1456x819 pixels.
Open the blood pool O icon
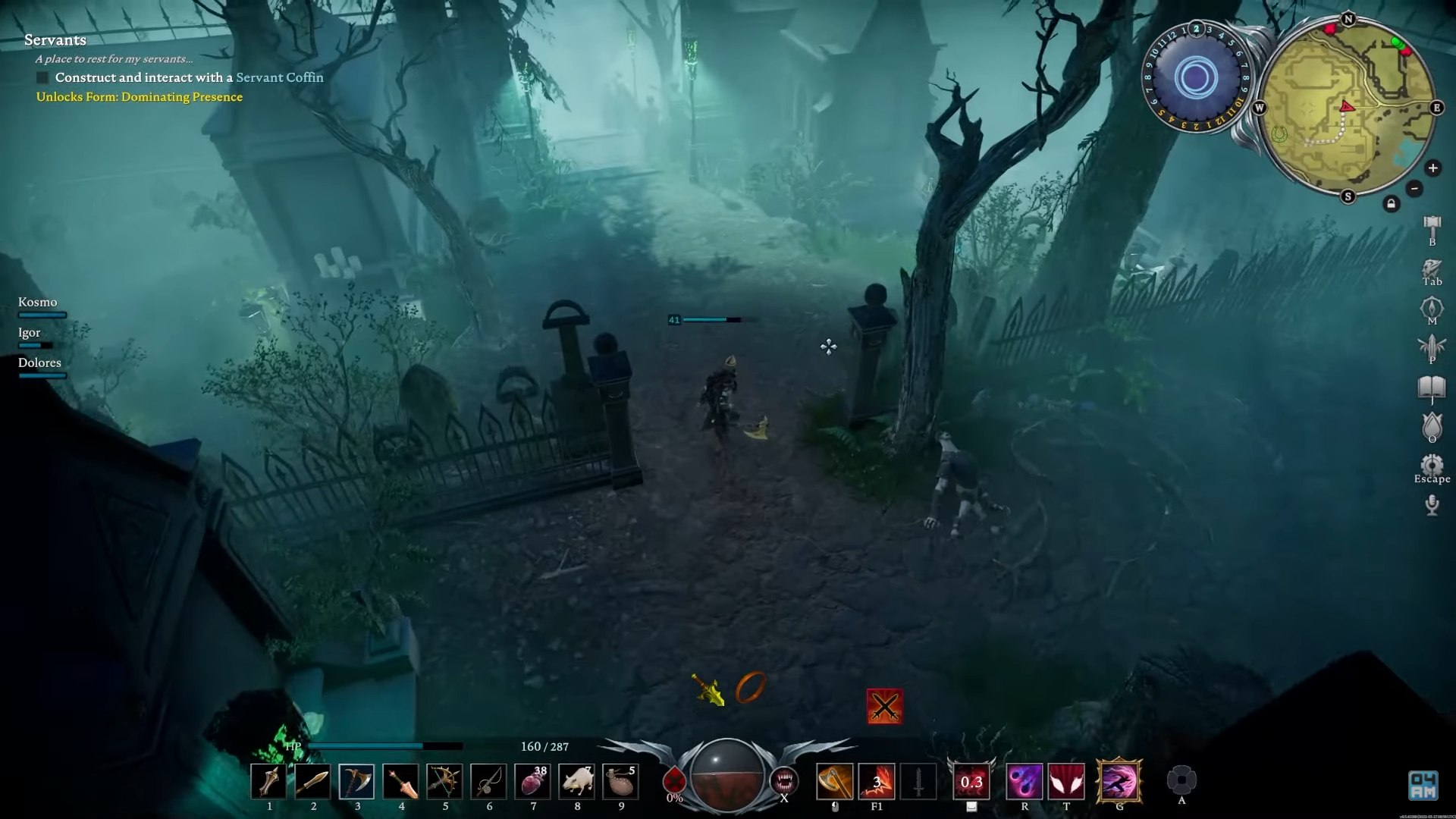pos(1432,427)
